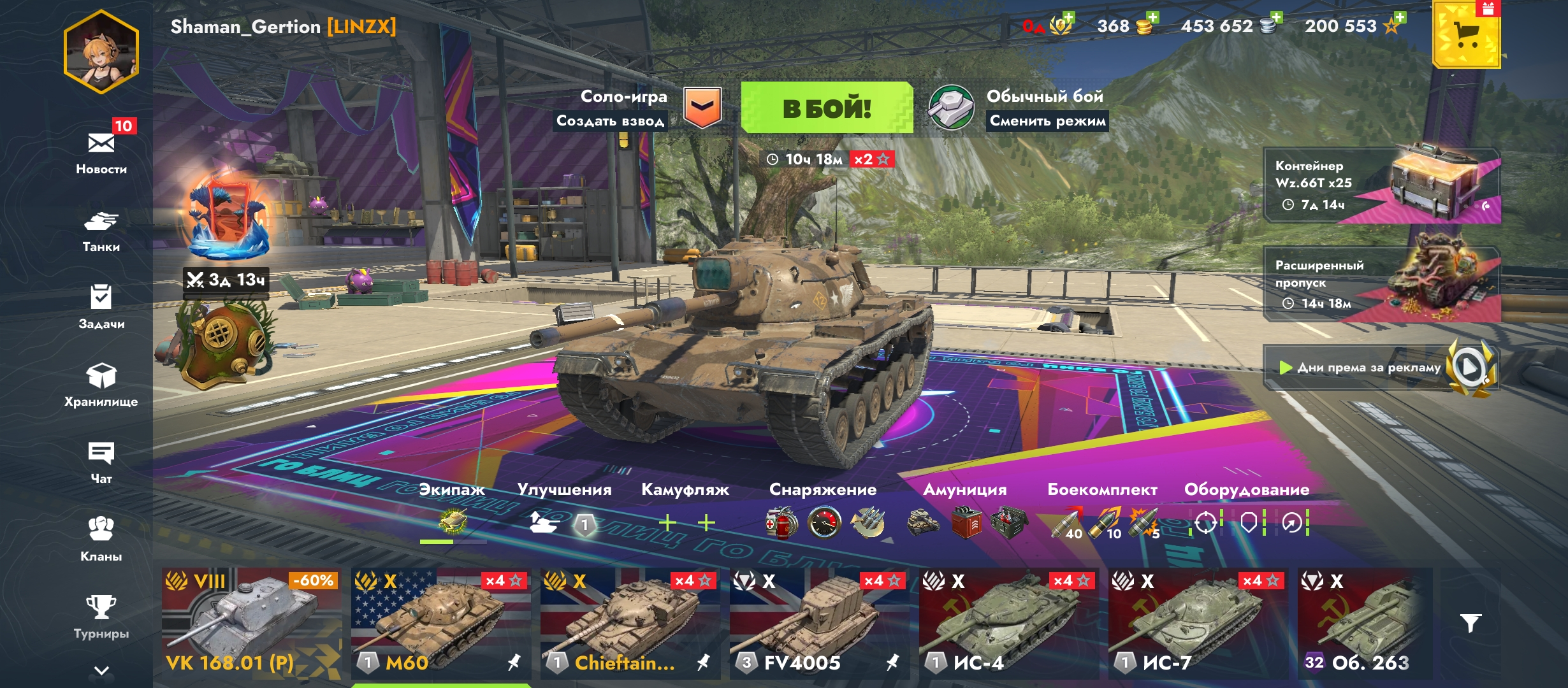Choose the FV4005 tank card

pos(819,623)
